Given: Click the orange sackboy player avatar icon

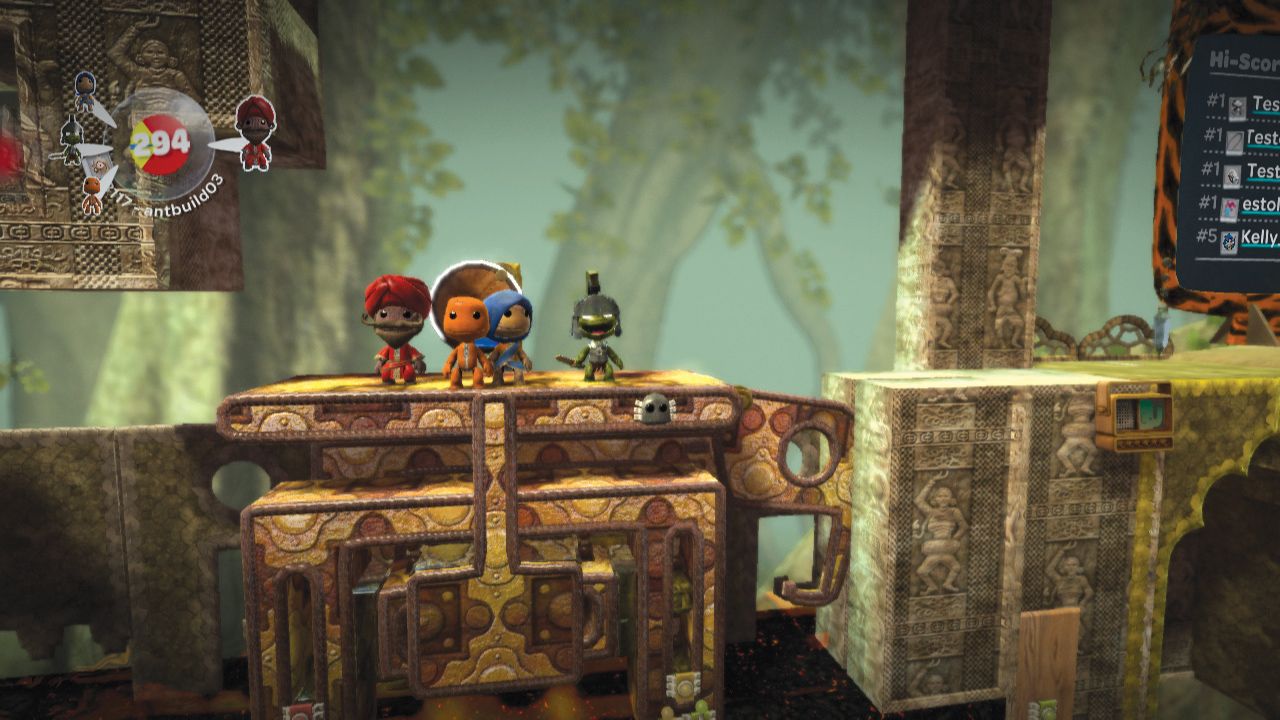Looking at the screenshot, I should click(92, 191).
